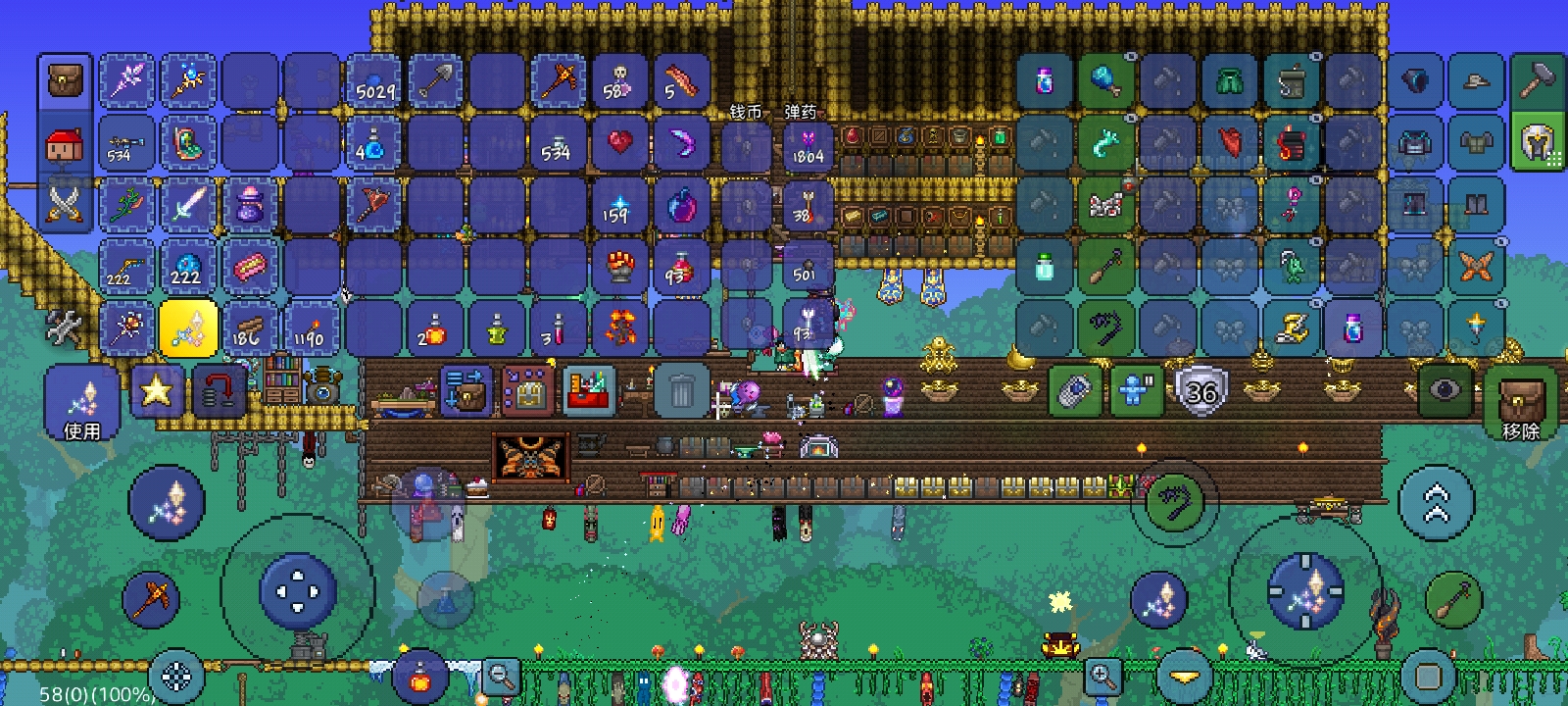Toggle the favorite star button

(x=156, y=392)
